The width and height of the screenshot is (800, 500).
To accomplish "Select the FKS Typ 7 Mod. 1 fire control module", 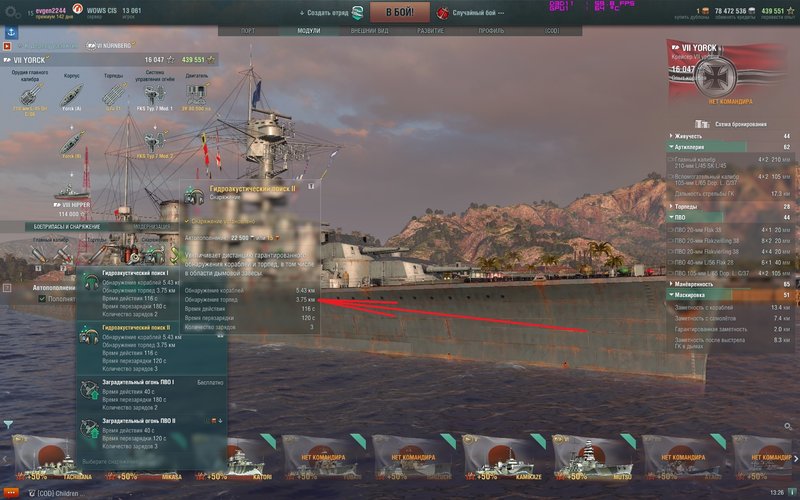I will point(155,92).
